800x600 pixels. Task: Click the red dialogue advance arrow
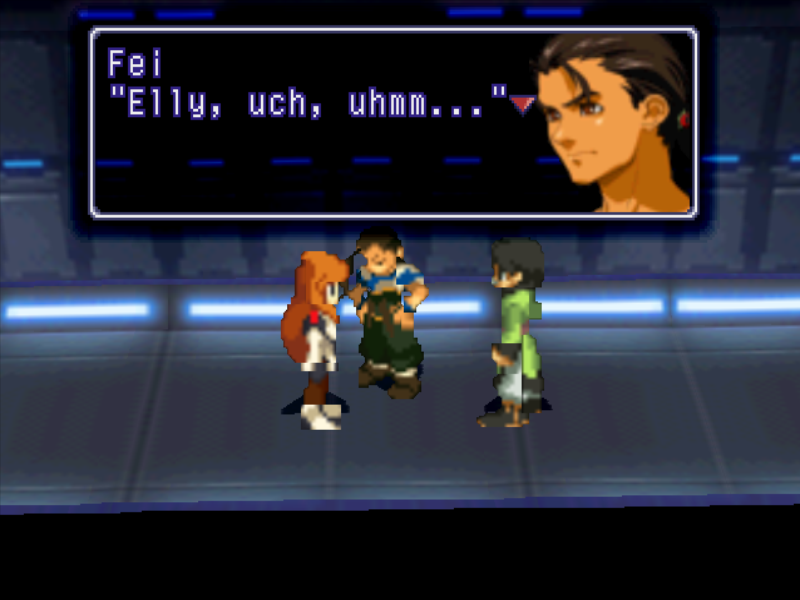pos(521,104)
